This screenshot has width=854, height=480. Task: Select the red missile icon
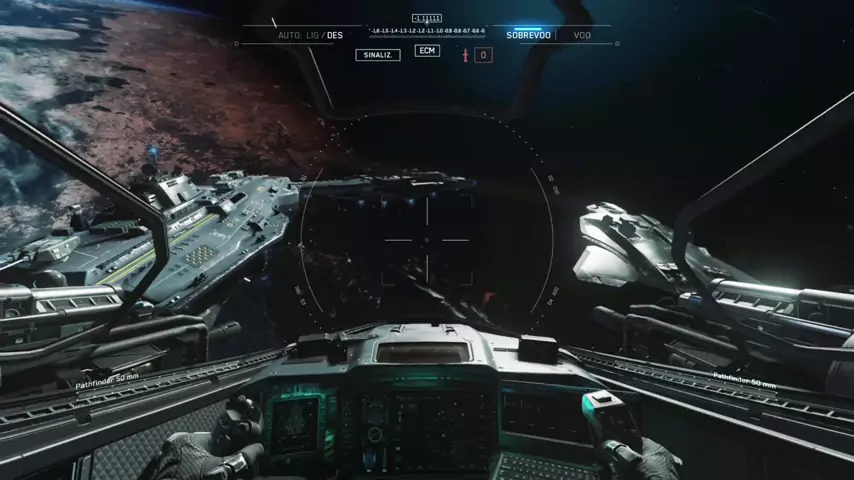[x=465, y=54]
